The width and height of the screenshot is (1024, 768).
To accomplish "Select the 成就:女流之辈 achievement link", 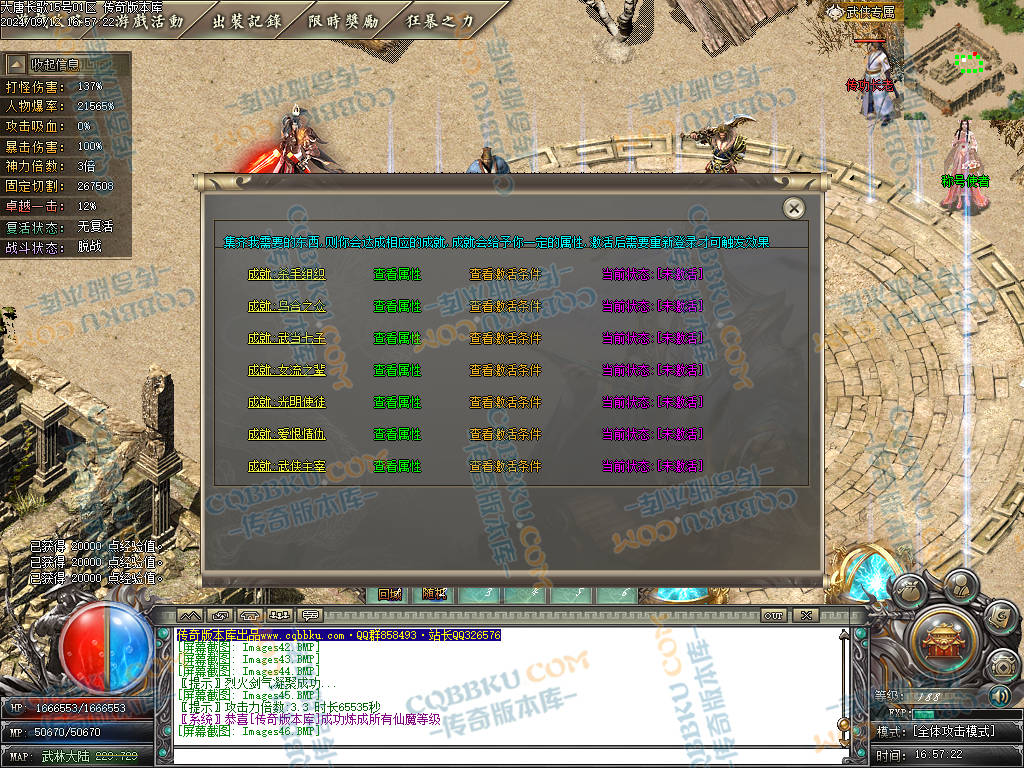I will [x=286, y=370].
